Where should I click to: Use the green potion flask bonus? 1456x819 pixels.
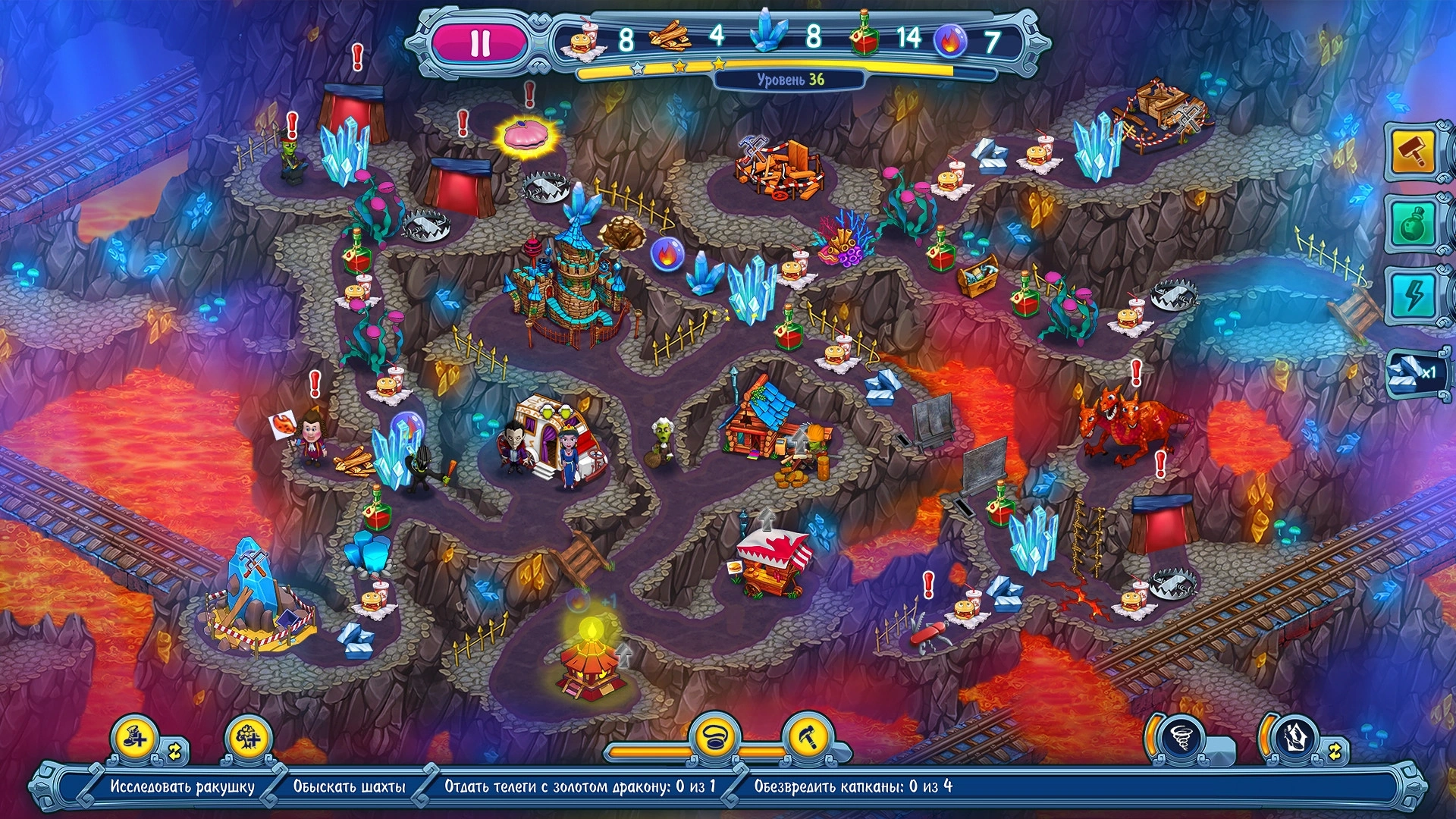1414,224
